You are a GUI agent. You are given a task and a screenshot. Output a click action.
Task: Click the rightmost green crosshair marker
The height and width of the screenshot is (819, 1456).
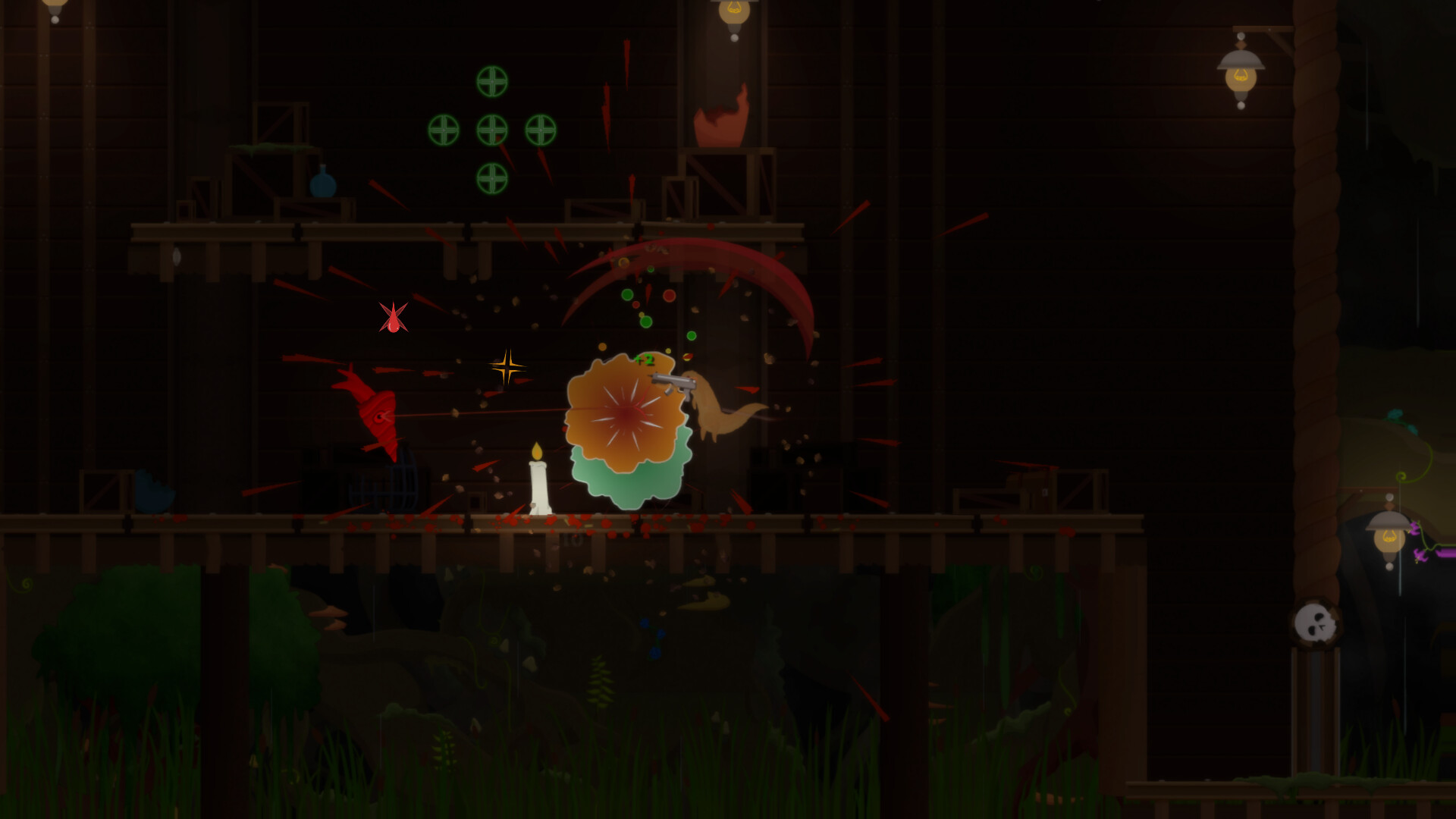click(x=541, y=129)
